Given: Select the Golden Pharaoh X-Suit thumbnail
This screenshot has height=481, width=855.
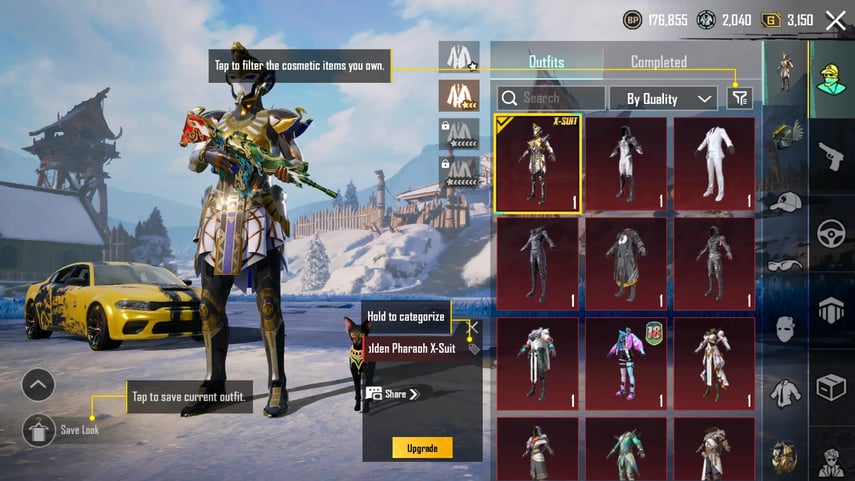Looking at the screenshot, I should [x=538, y=163].
